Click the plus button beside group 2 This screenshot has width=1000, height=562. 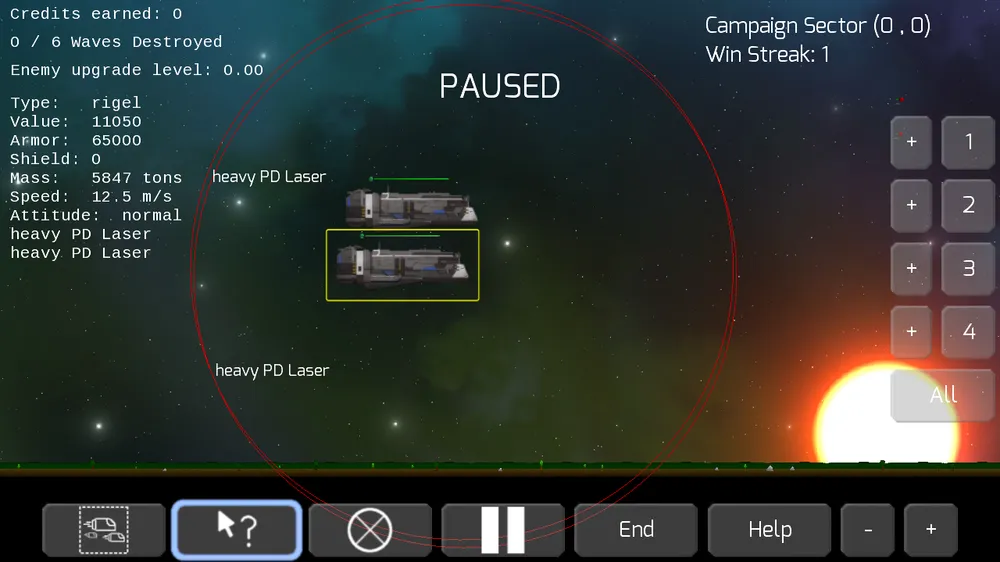coord(911,206)
